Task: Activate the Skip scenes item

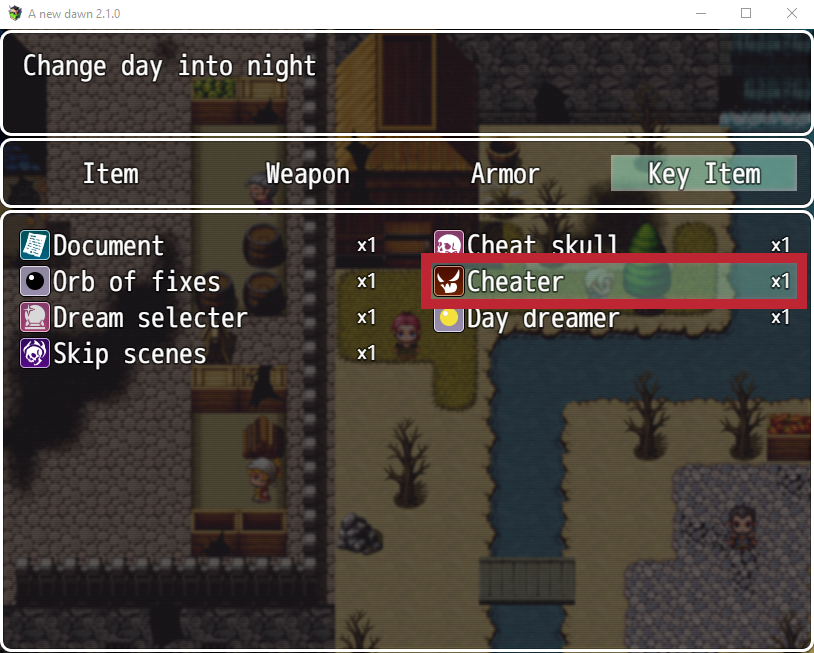Action: pos(130,354)
